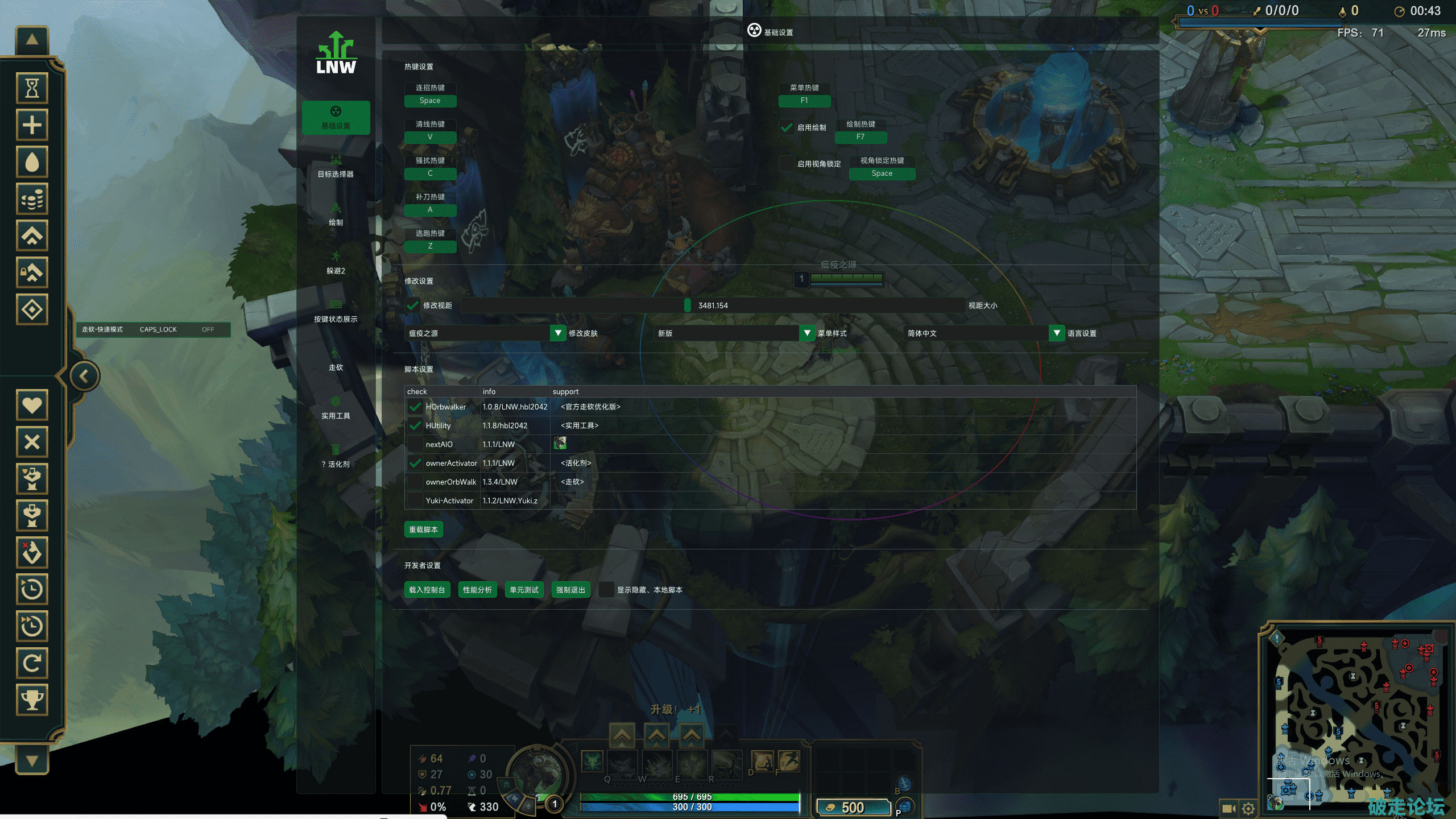Click the 菜单热键 F1 keybind button
The width and height of the screenshot is (1456, 819).
click(804, 101)
